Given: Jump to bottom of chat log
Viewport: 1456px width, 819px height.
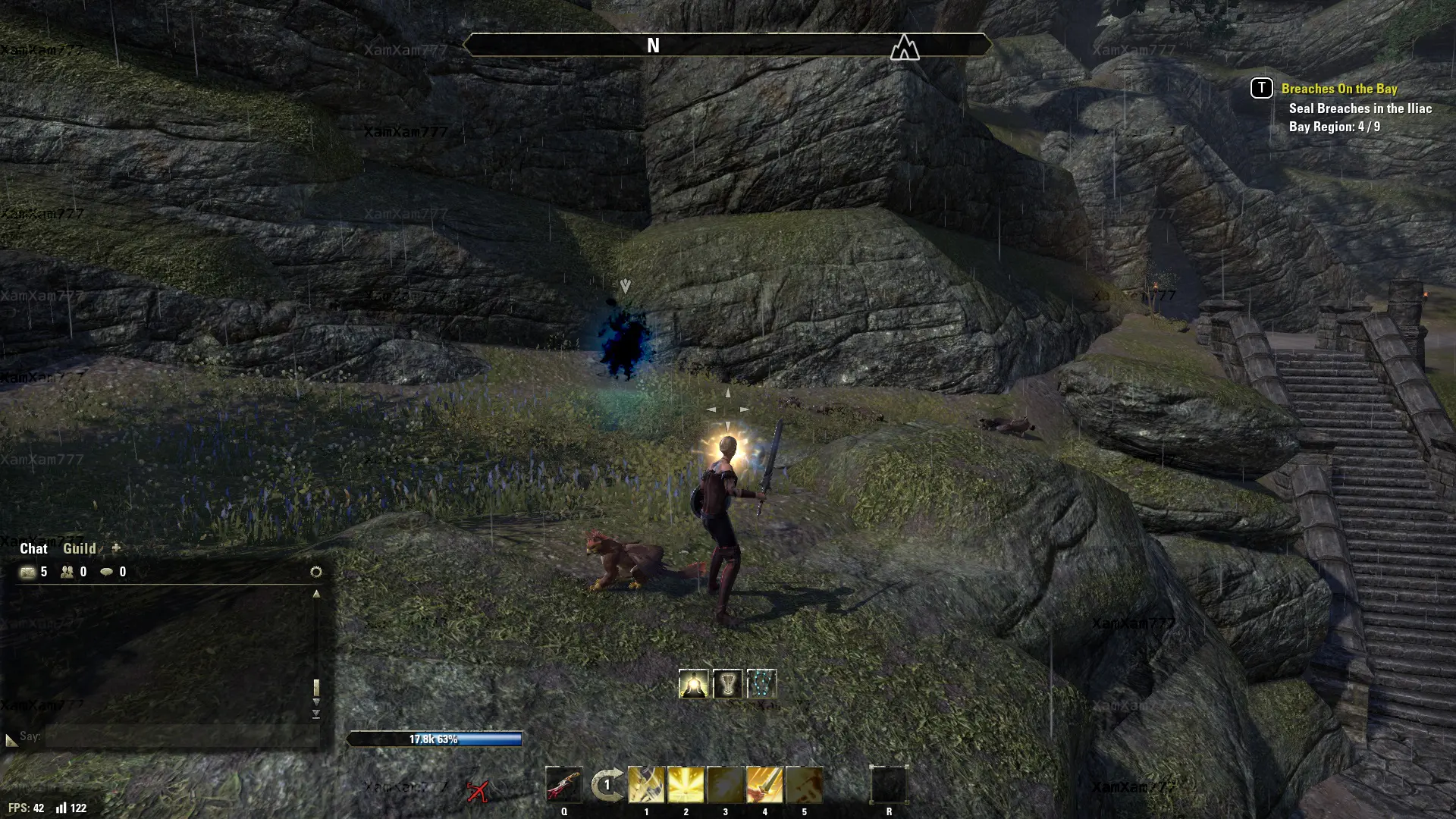Looking at the screenshot, I should coord(316,714).
